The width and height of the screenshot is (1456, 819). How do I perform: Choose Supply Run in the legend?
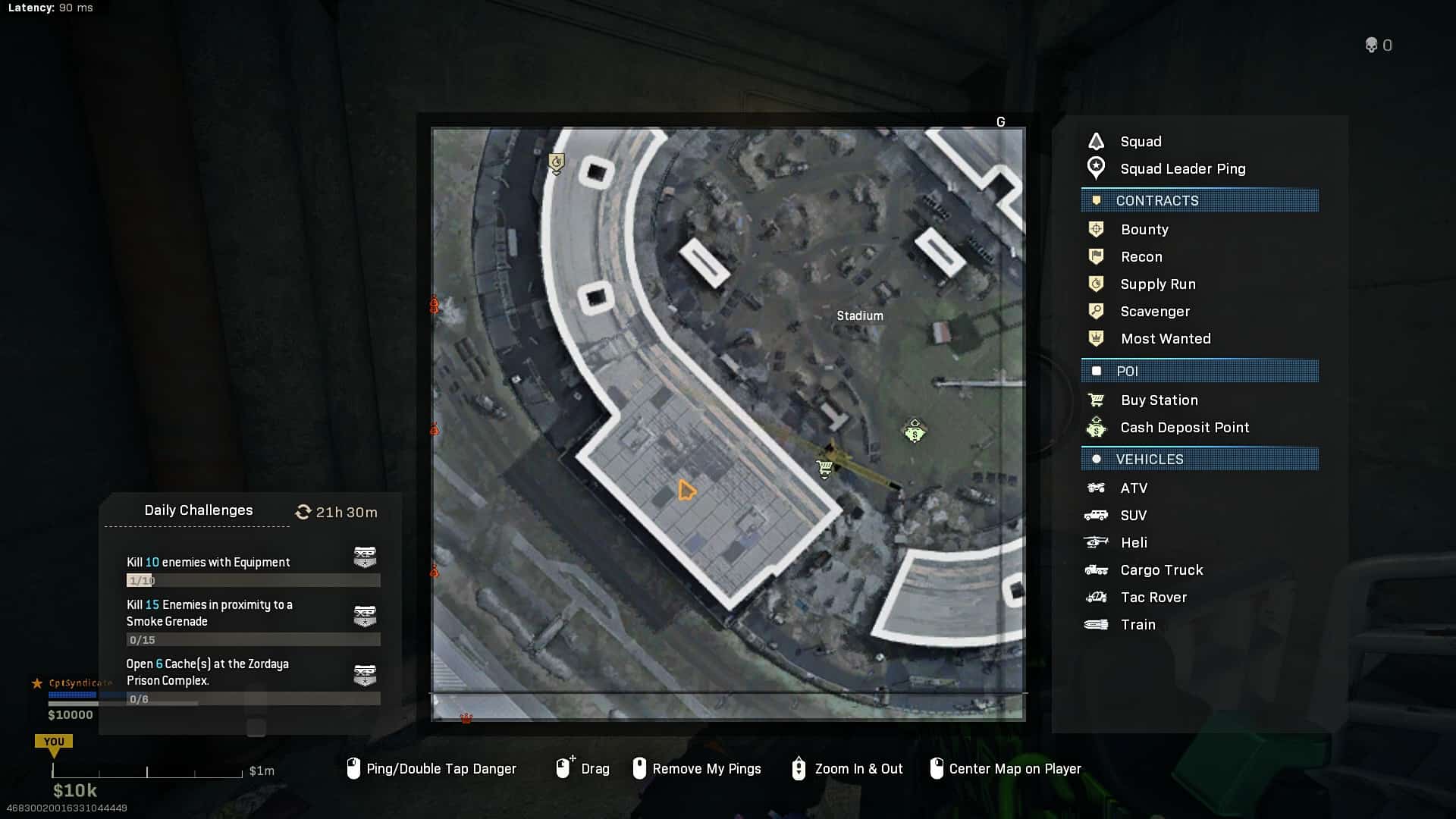click(x=1157, y=284)
